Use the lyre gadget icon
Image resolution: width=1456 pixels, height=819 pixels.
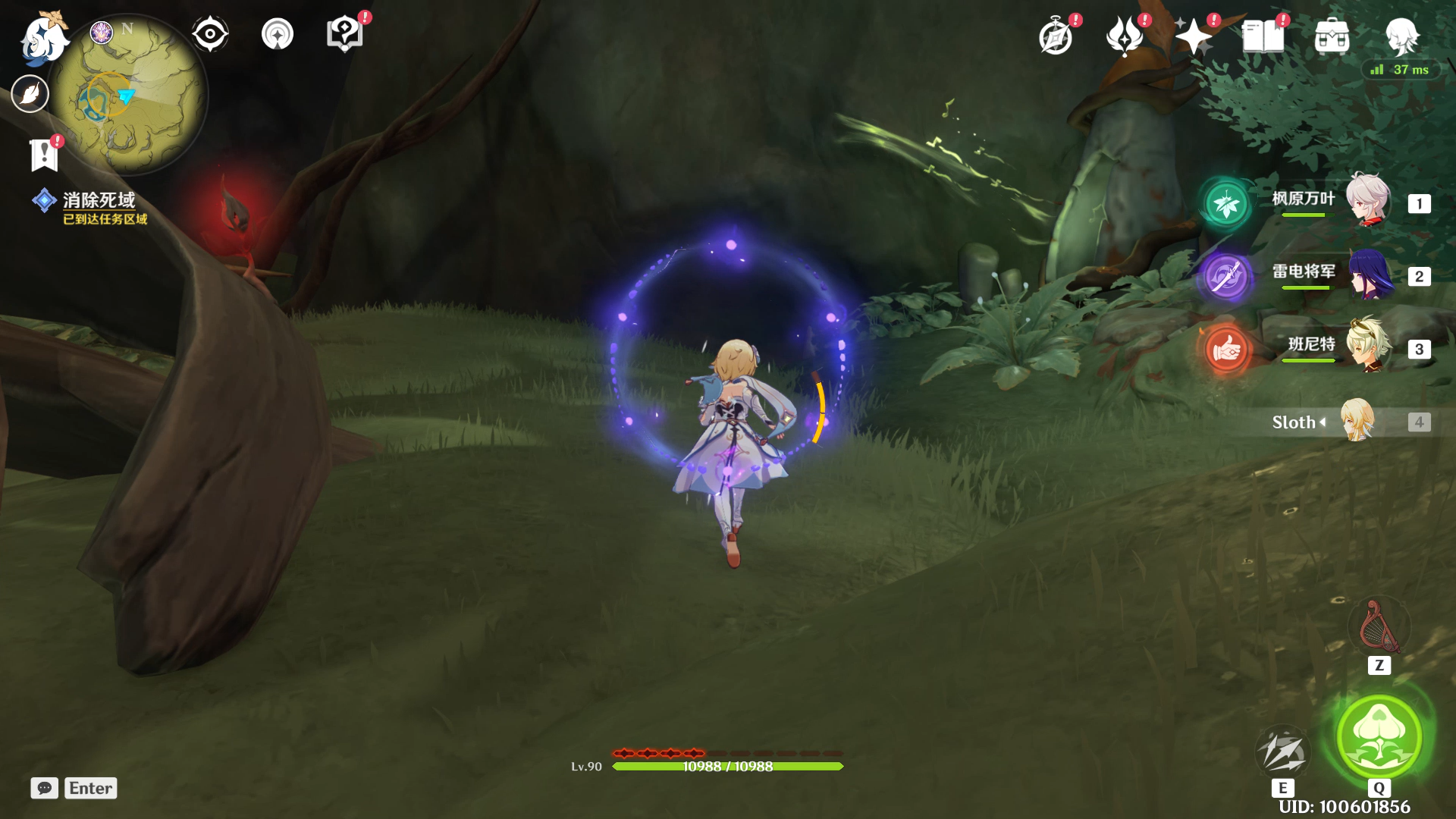1379,628
